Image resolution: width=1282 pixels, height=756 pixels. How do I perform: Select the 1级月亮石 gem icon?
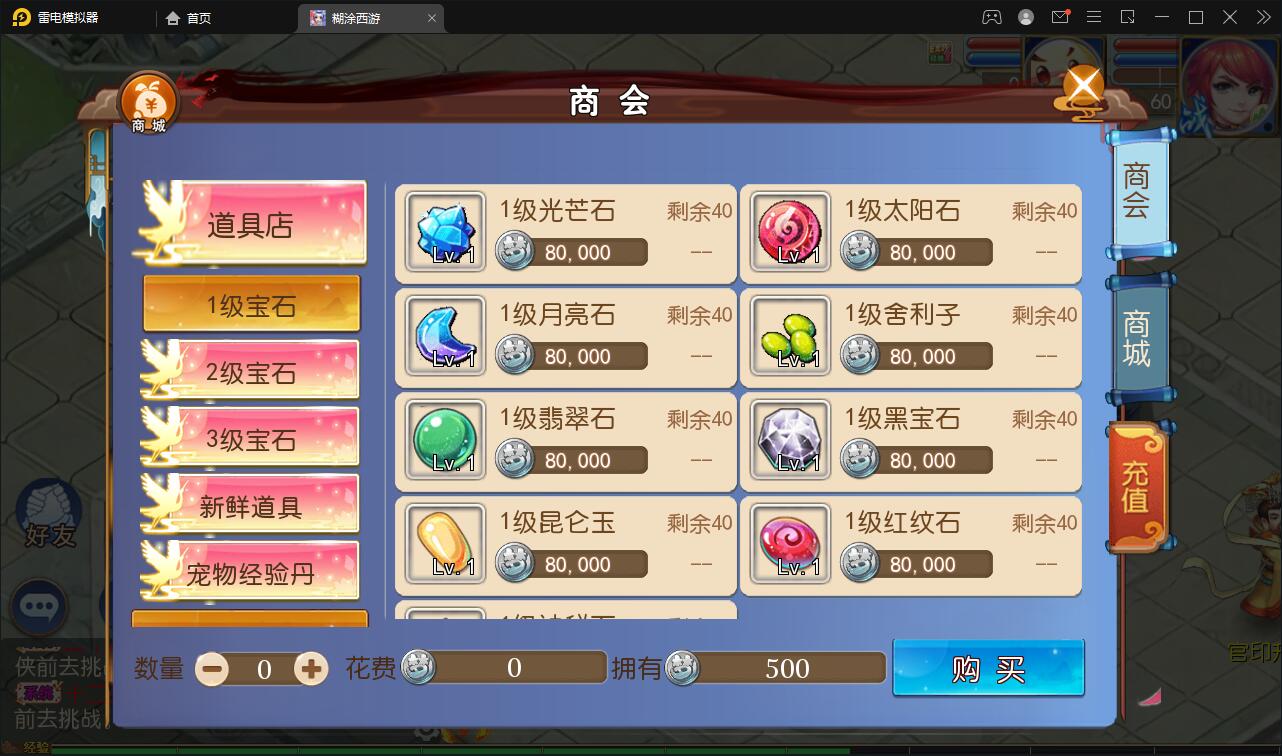[444, 337]
